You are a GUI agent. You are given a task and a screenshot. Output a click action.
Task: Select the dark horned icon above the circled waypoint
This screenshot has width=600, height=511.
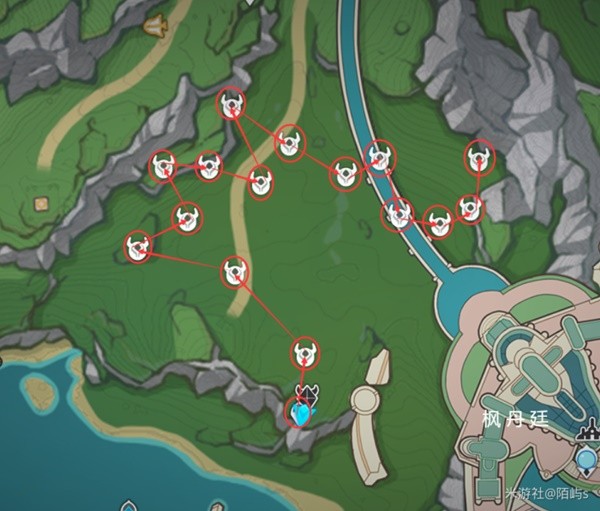tap(306, 391)
